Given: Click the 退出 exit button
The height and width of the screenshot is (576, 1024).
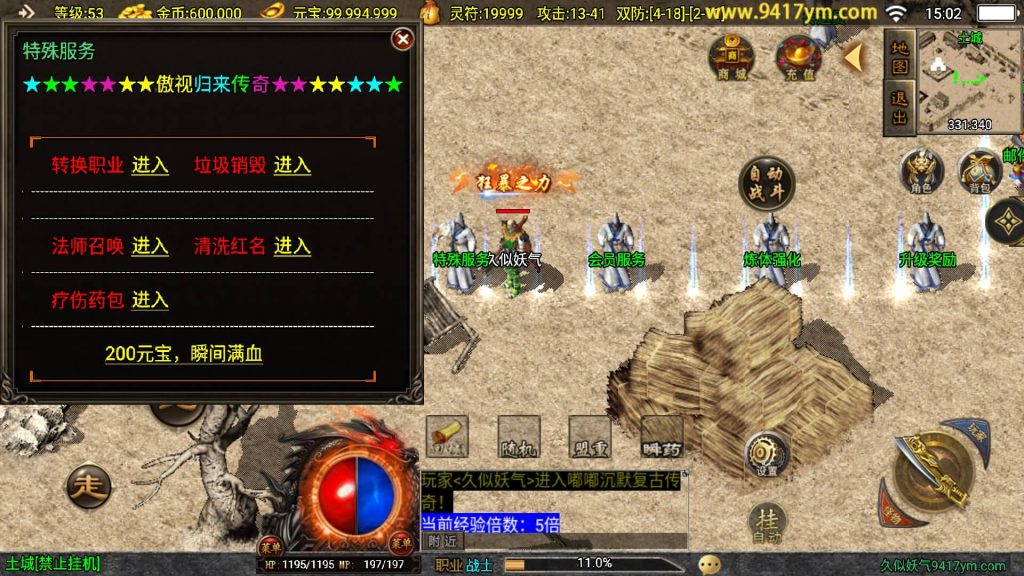Looking at the screenshot, I should [899, 106].
